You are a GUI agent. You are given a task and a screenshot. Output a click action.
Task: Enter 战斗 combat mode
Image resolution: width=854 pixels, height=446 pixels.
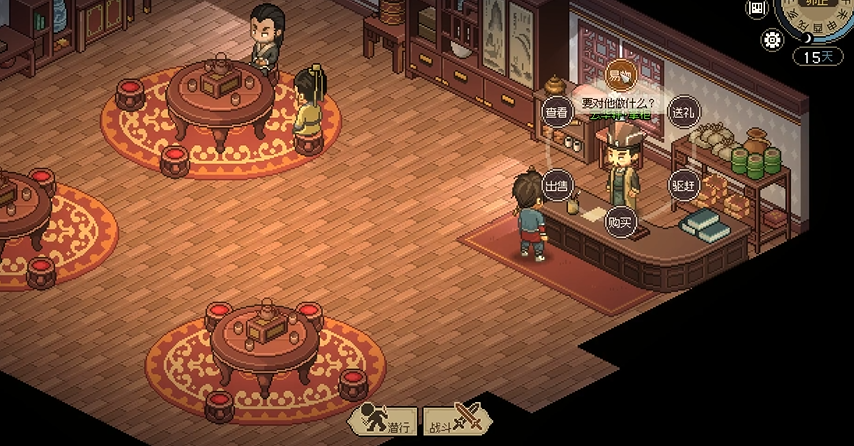pos(452,420)
